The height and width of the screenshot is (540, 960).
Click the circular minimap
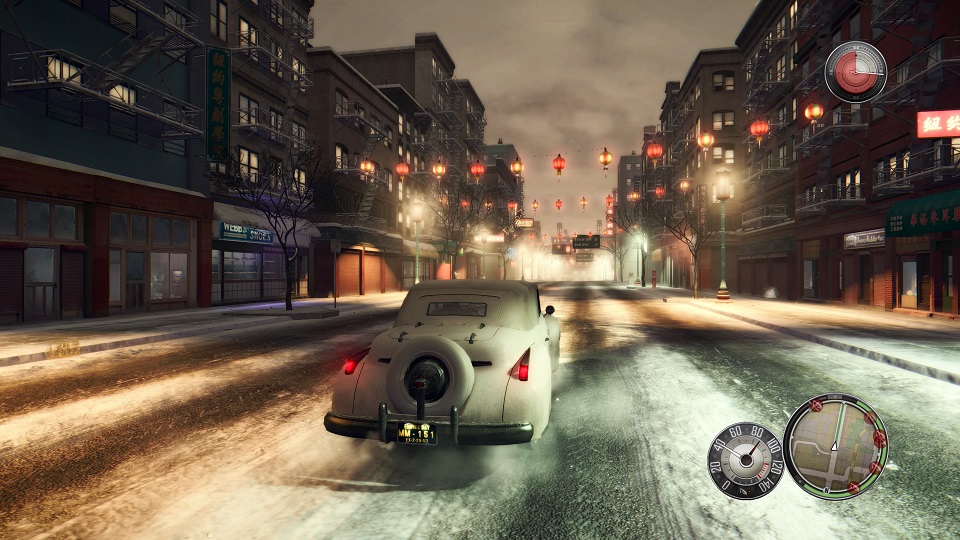[835, 446]
